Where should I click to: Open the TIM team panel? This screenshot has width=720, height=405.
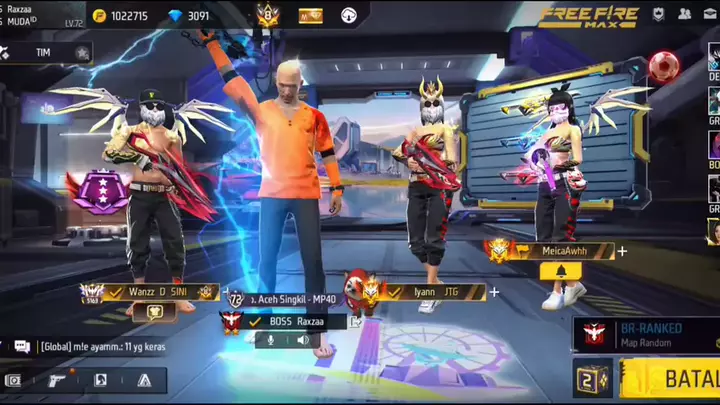[x=47, y=52]
